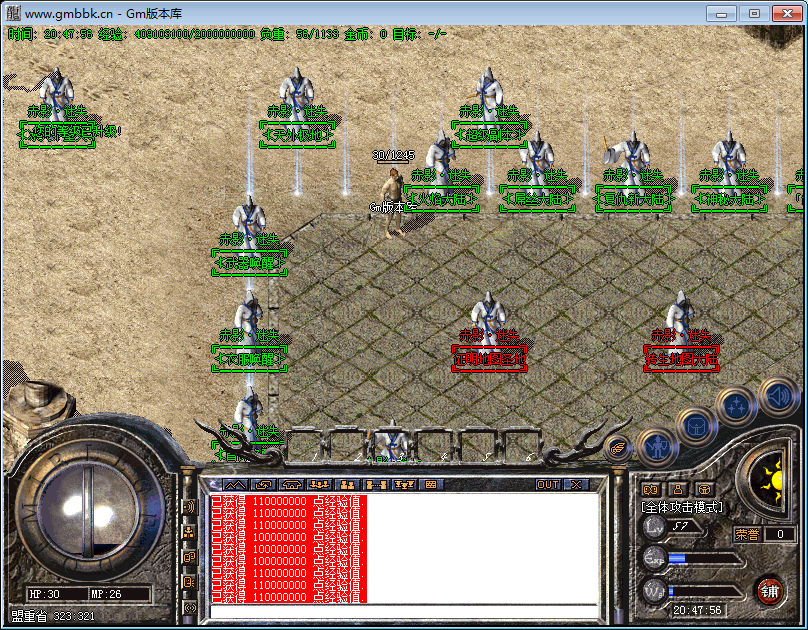Viewport: 808px width, 630px height.
Task: Open the bag inventory round button
Action: pos(696,424)
